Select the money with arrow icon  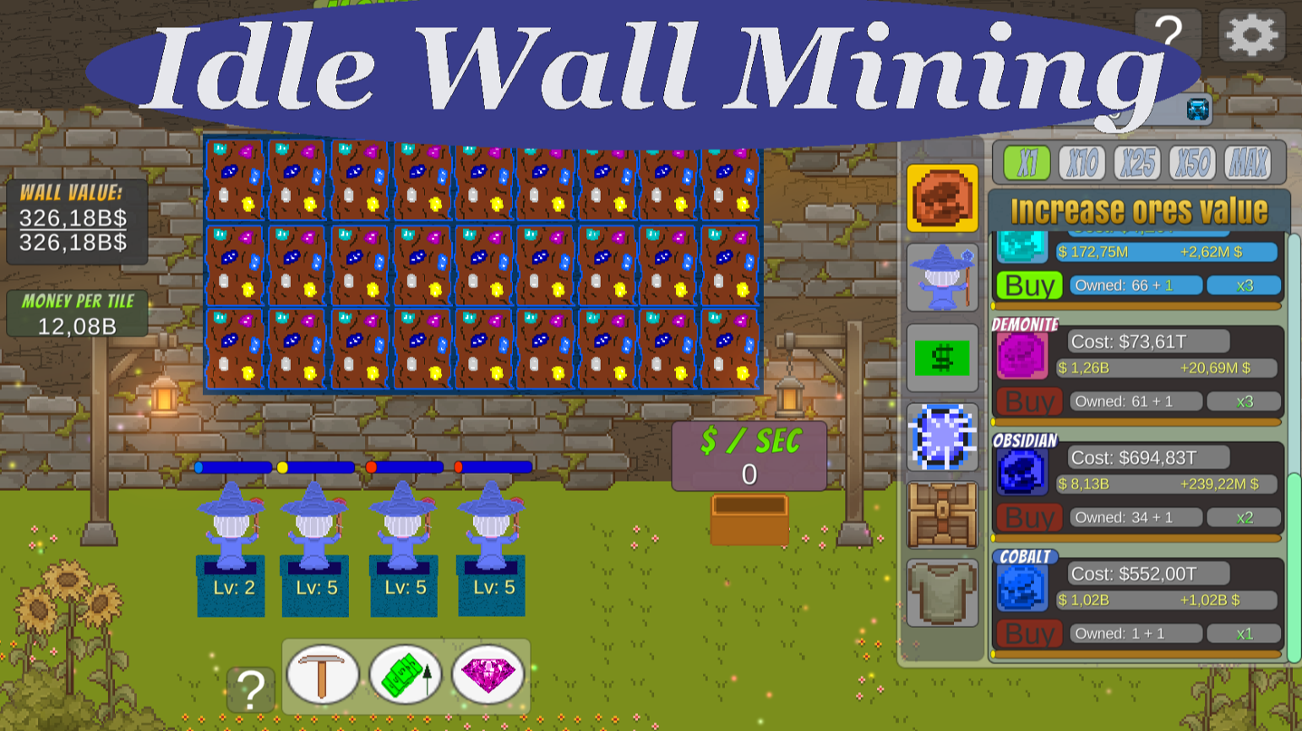405,675
